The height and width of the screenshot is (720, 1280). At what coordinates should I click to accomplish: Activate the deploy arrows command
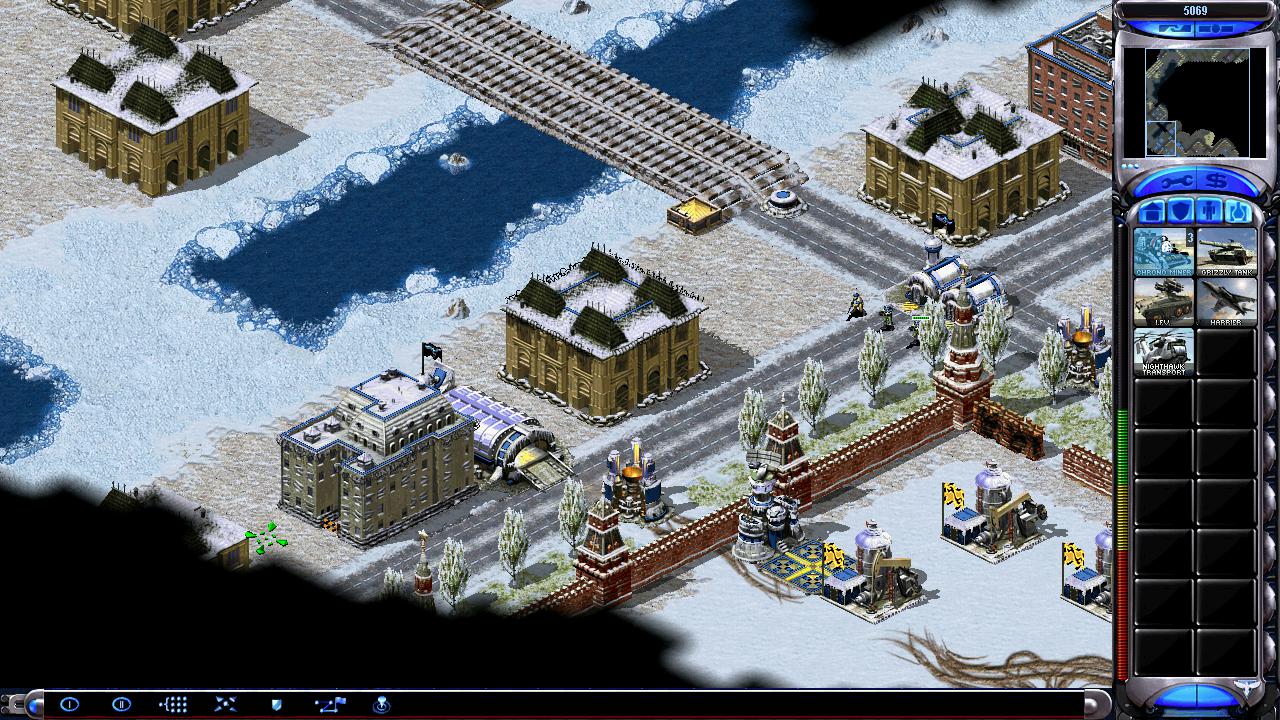[x=225, y=704]
